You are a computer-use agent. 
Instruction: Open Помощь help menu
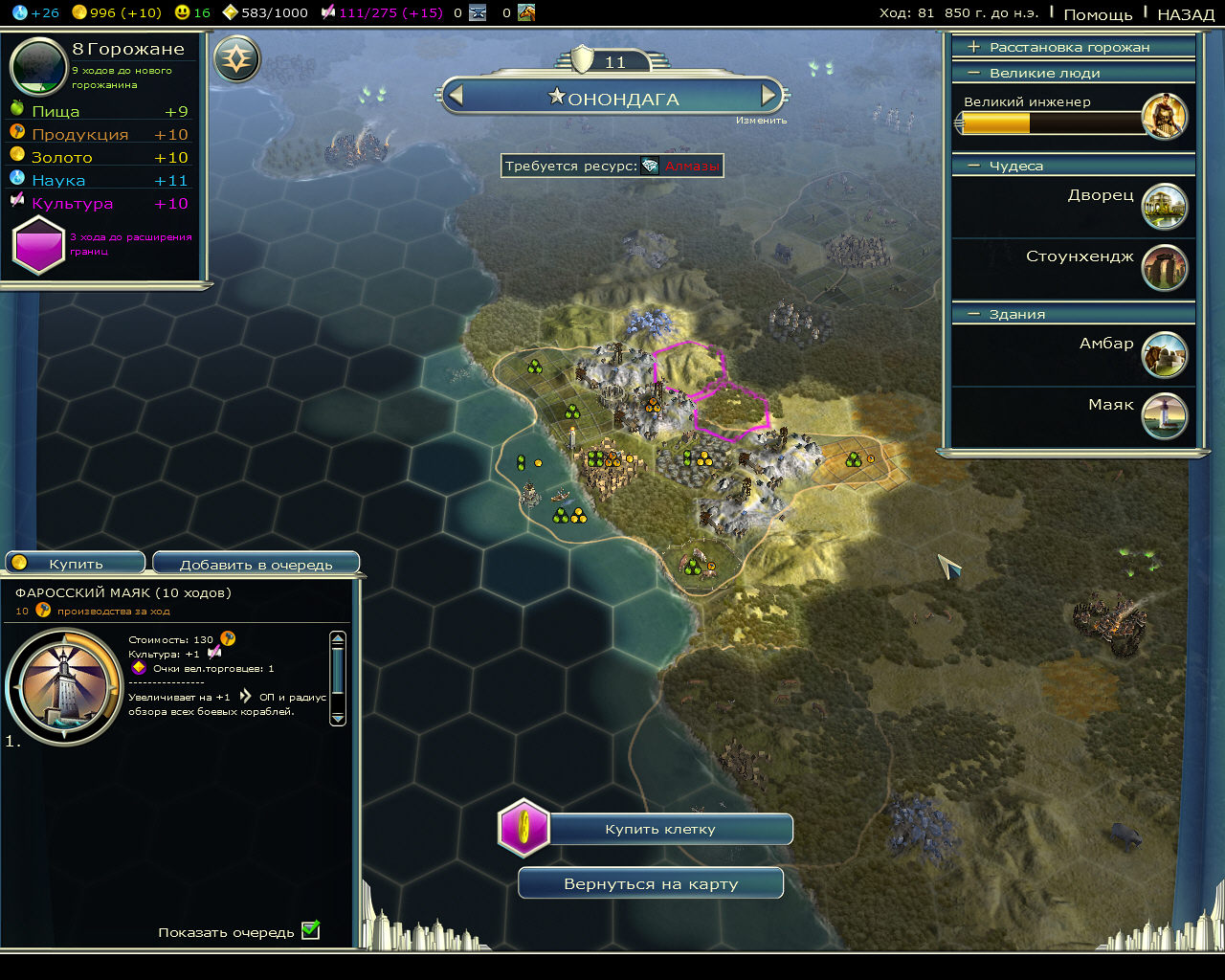(x=1098, y=14)
